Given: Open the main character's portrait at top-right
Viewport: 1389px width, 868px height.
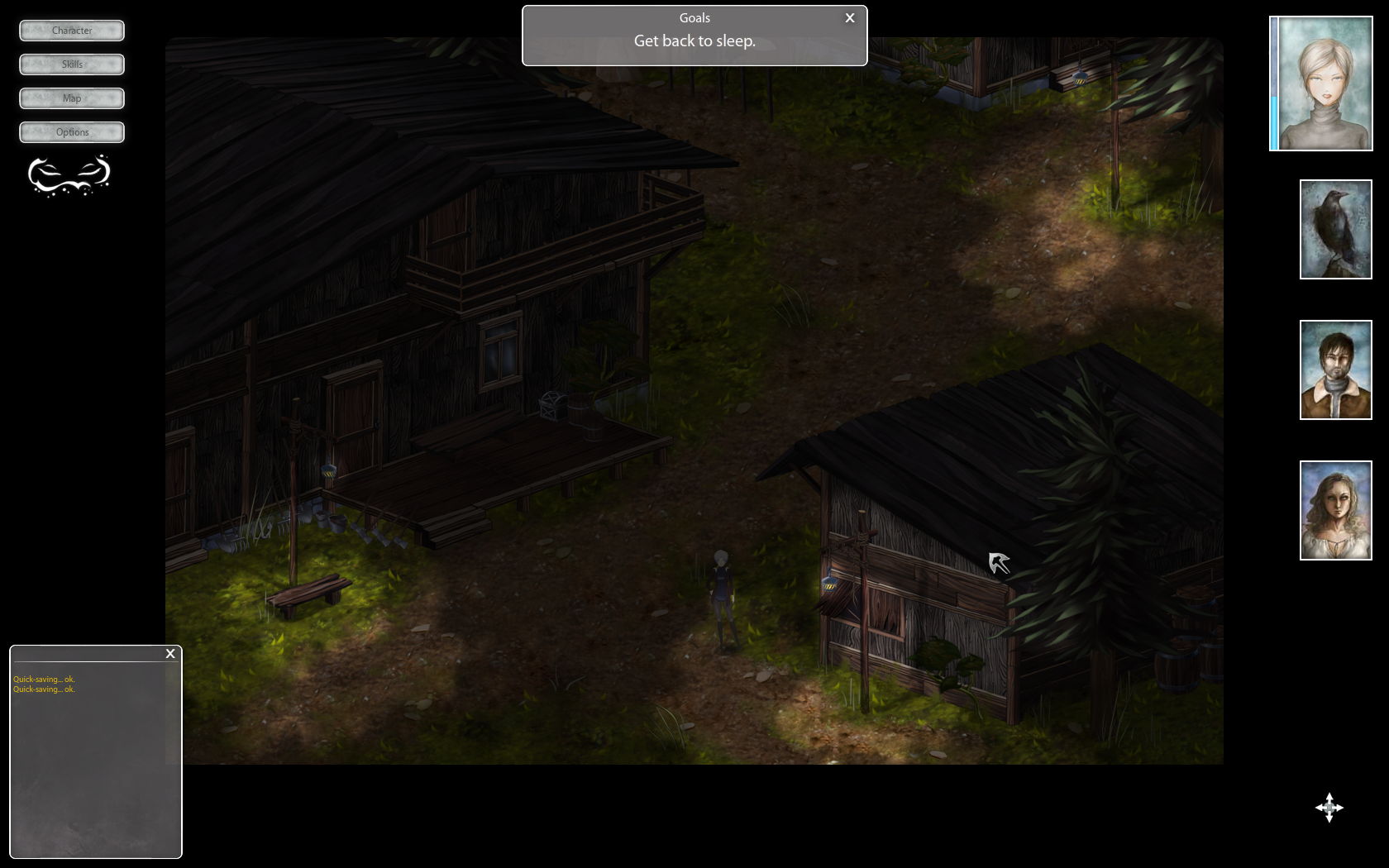Looking at the screenshot, I should click(x=1320, y=83).
